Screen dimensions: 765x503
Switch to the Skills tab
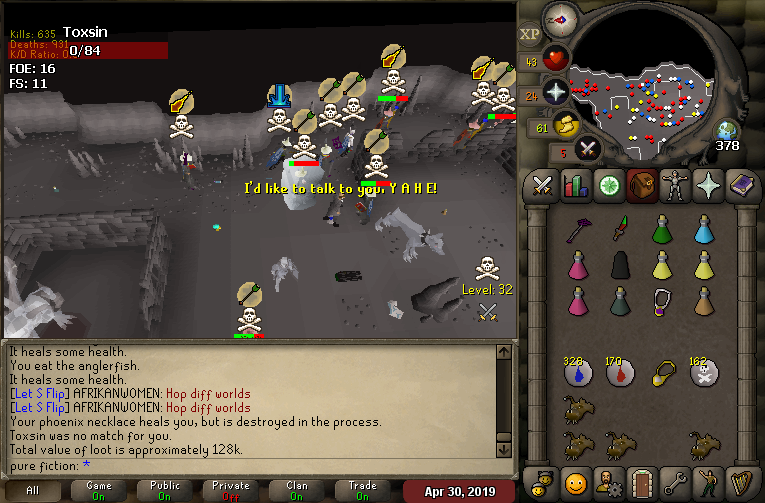[x=576, y=185]
